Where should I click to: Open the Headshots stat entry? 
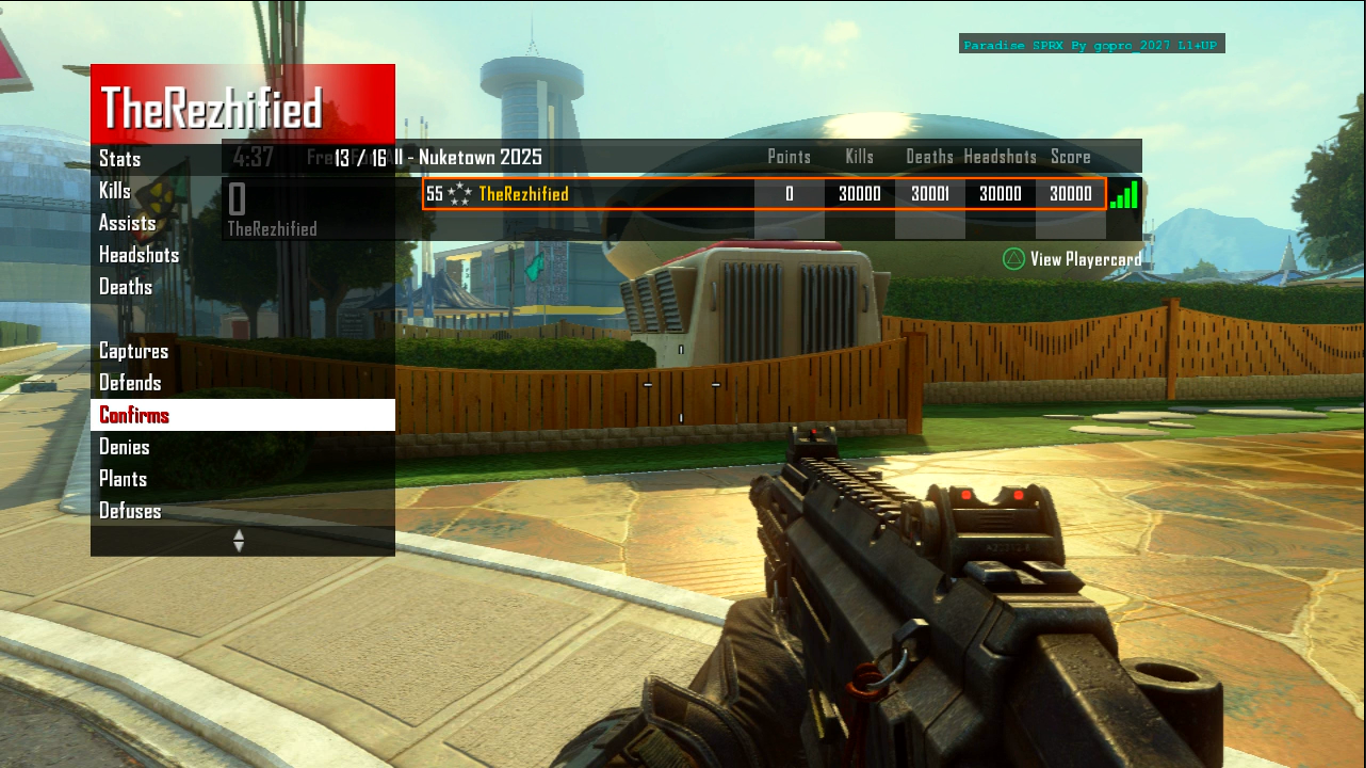pos(138,255)
